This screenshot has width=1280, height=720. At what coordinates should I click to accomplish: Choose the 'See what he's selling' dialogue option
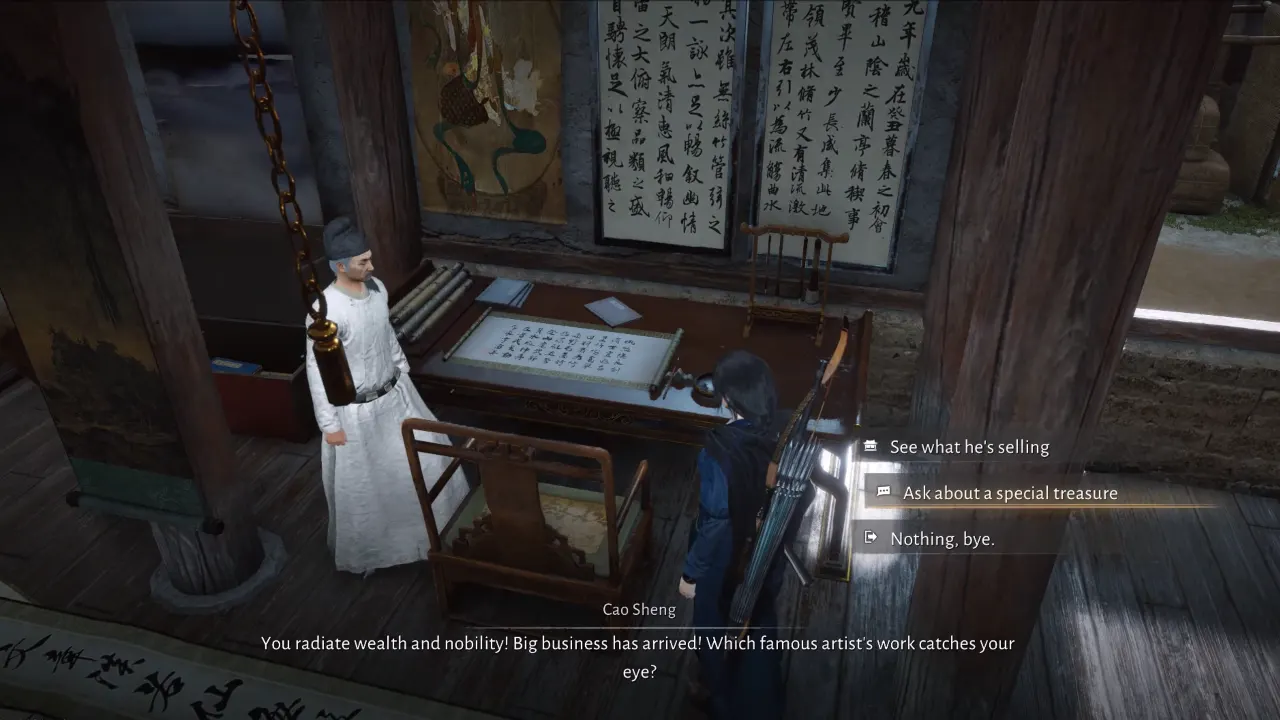969,447
